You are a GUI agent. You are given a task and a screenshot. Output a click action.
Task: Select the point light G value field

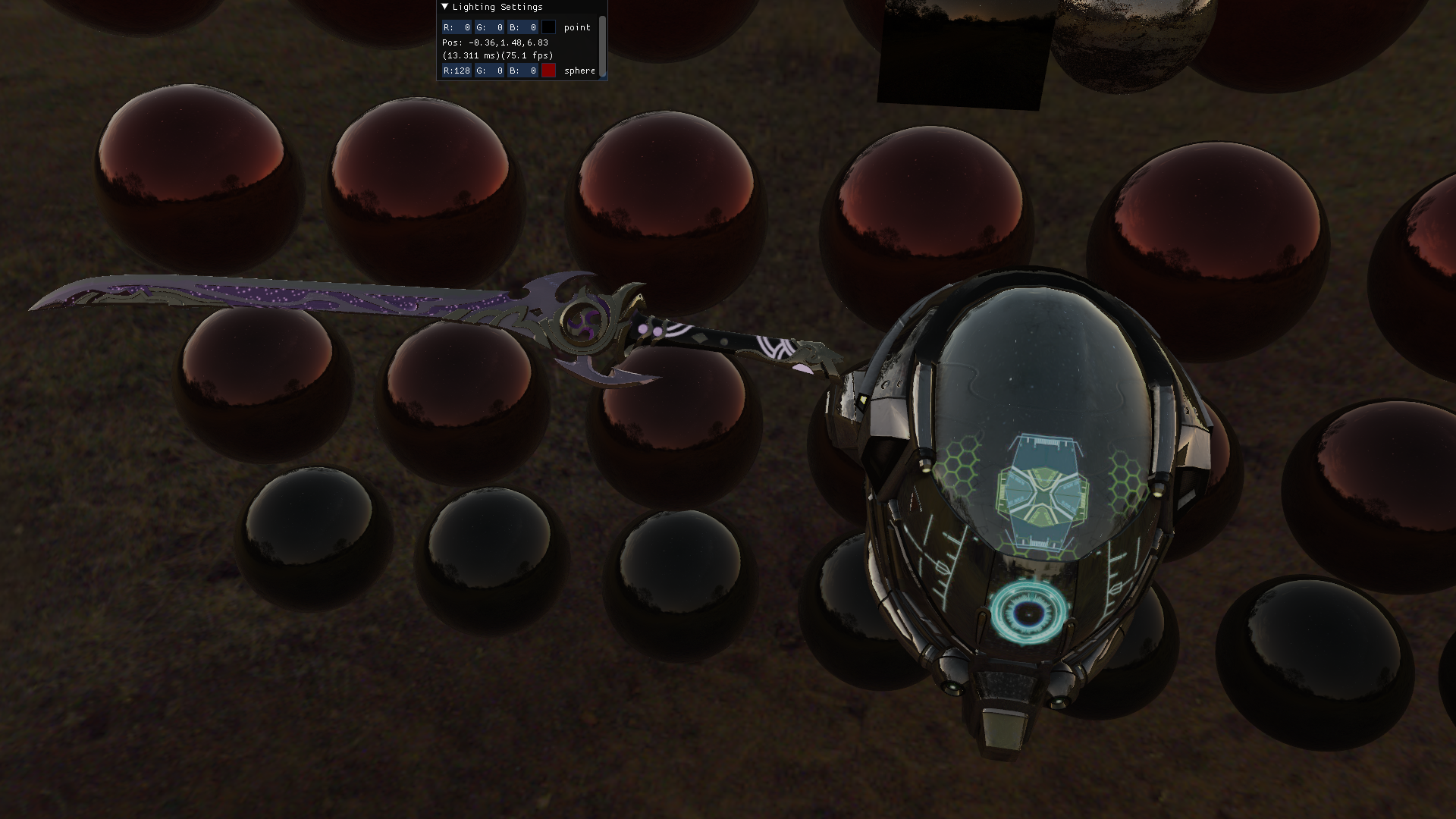[x=490, y=27]
